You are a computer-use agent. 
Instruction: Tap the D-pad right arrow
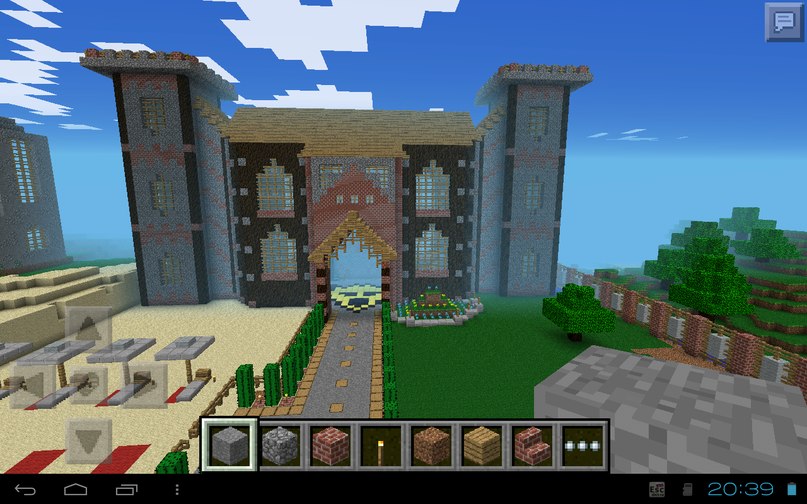(142, 385)
